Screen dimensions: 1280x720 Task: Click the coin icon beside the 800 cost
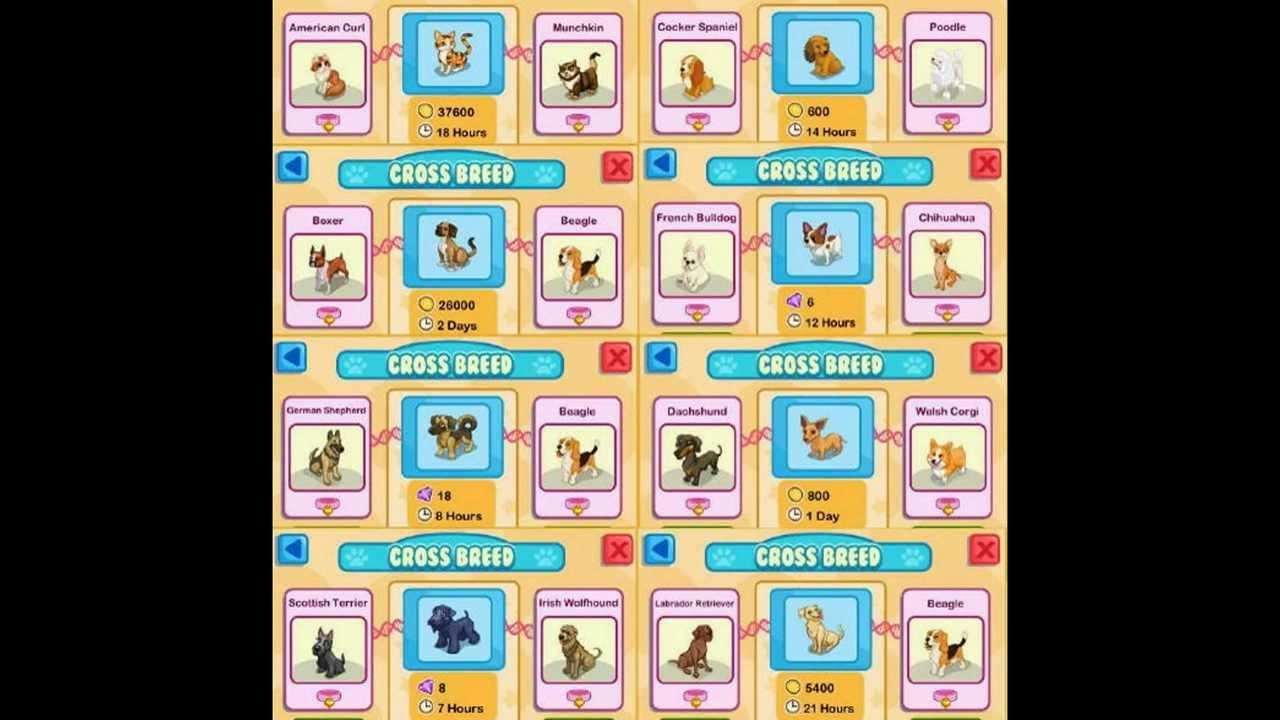point(795,495)
